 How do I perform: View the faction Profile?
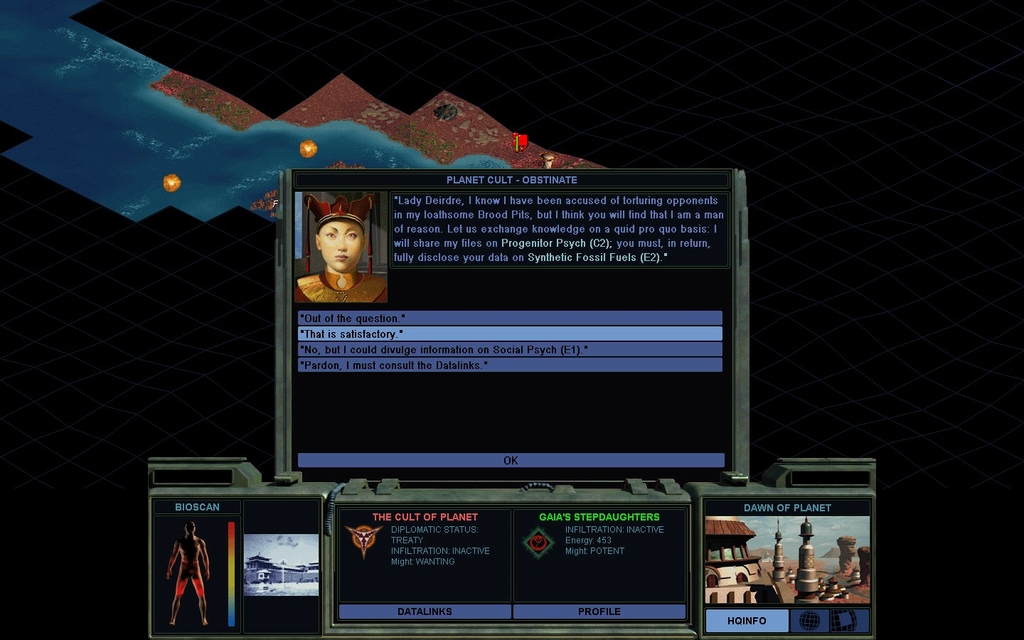coord(599,612)
